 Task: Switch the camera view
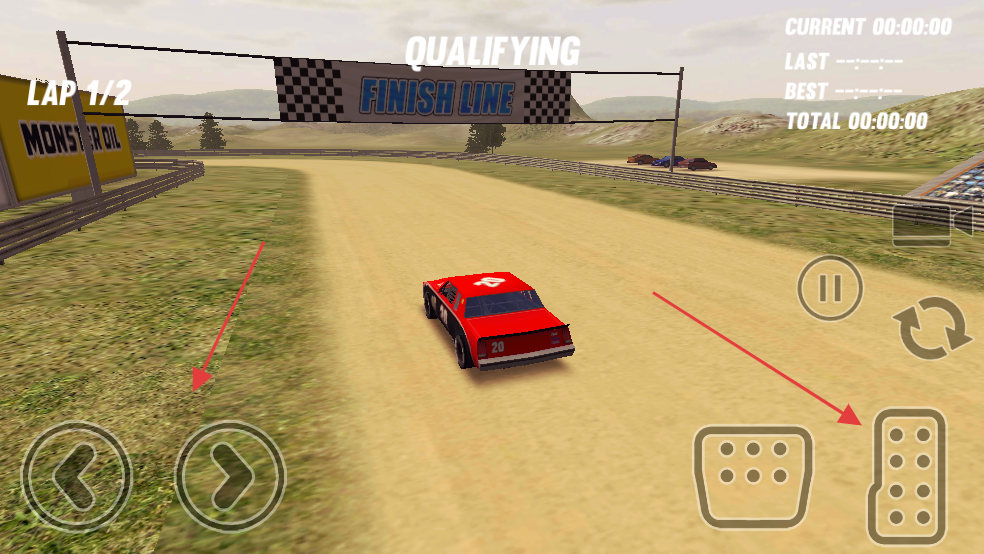pyautogui.click(x=931, y=223)
